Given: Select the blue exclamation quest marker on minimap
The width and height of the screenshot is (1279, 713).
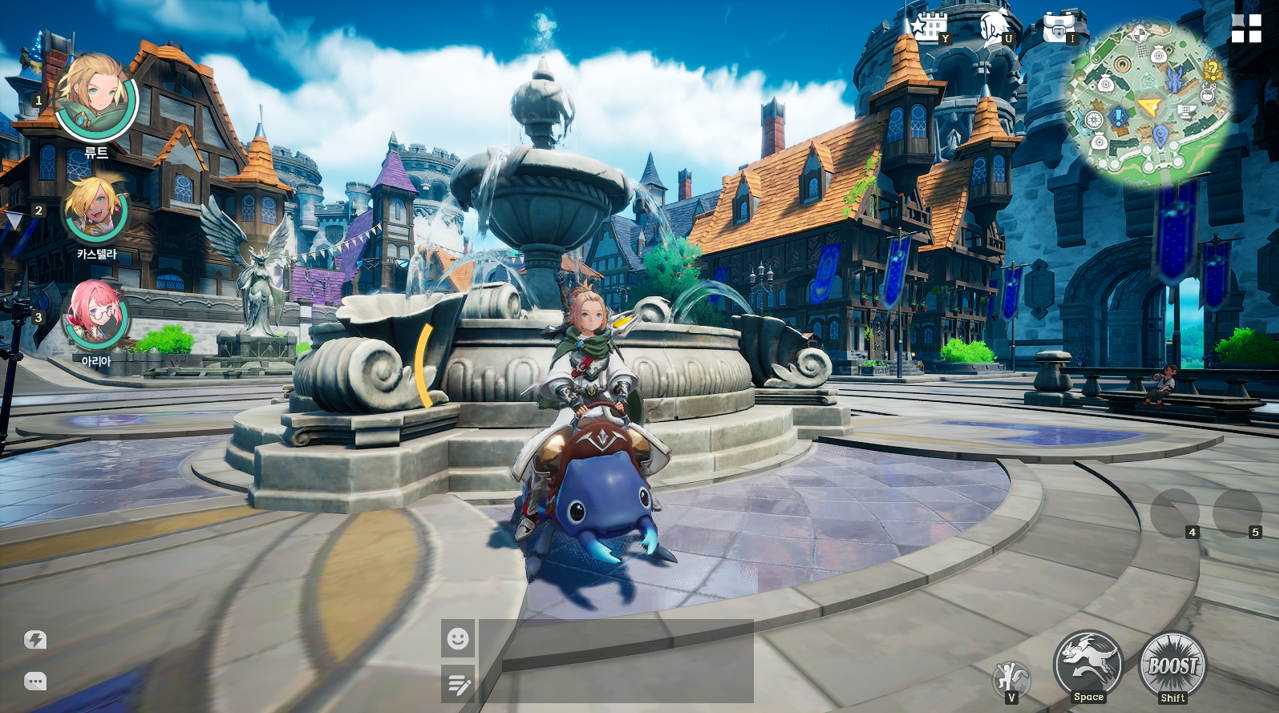Looking at the screenshot, I should pyautogui.click(x=1117, y=117).
